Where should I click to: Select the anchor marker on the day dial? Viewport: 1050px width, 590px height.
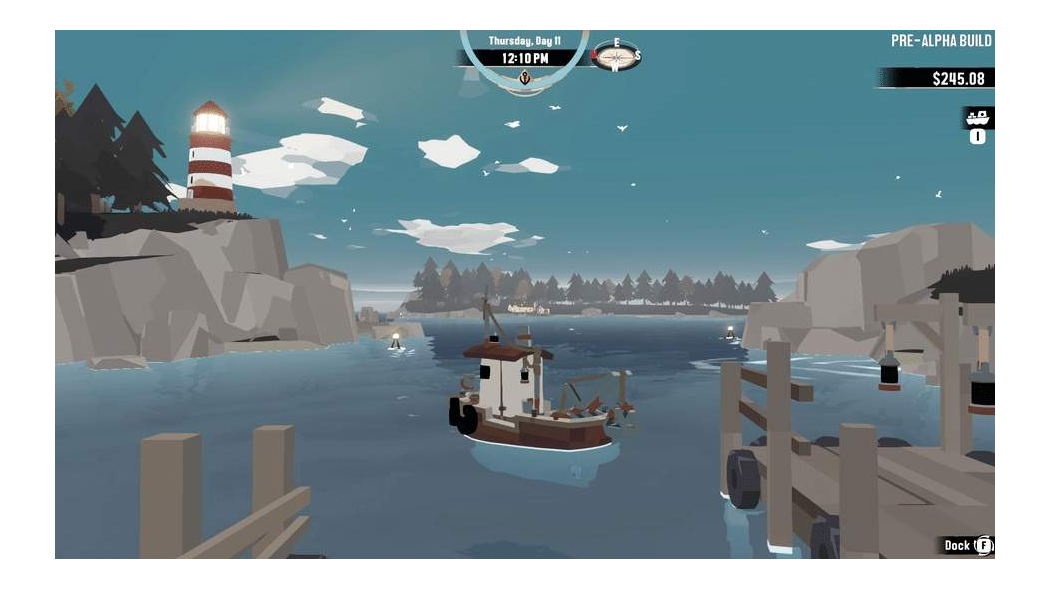coord(524,78)
